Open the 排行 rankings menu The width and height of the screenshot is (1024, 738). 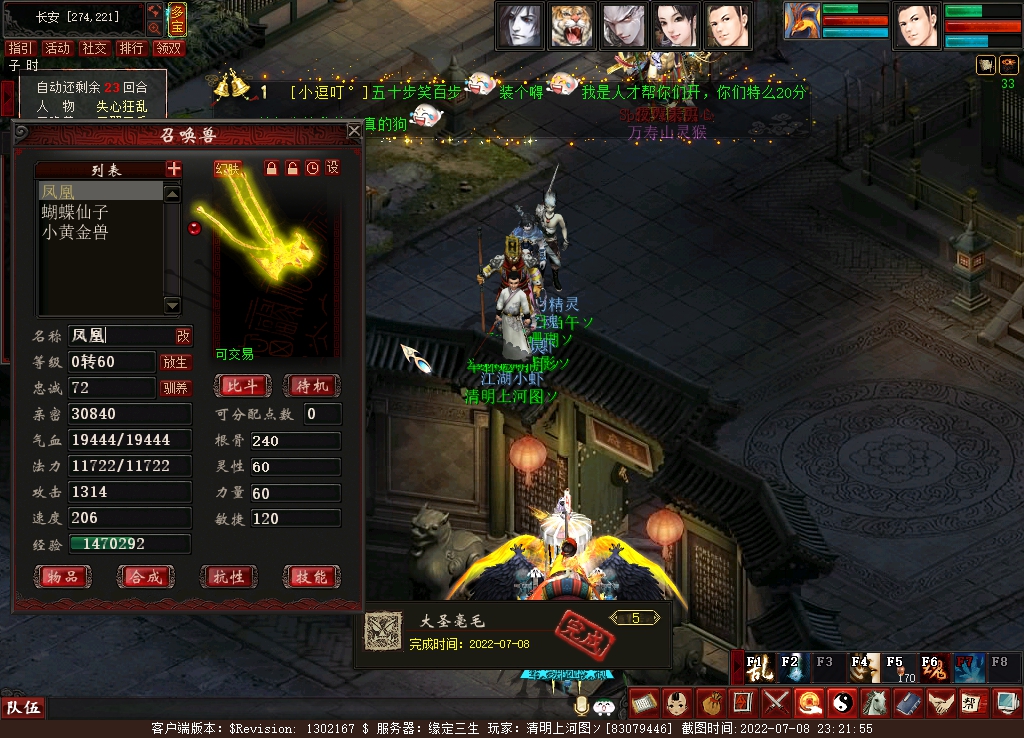click(x=131, y=48)
